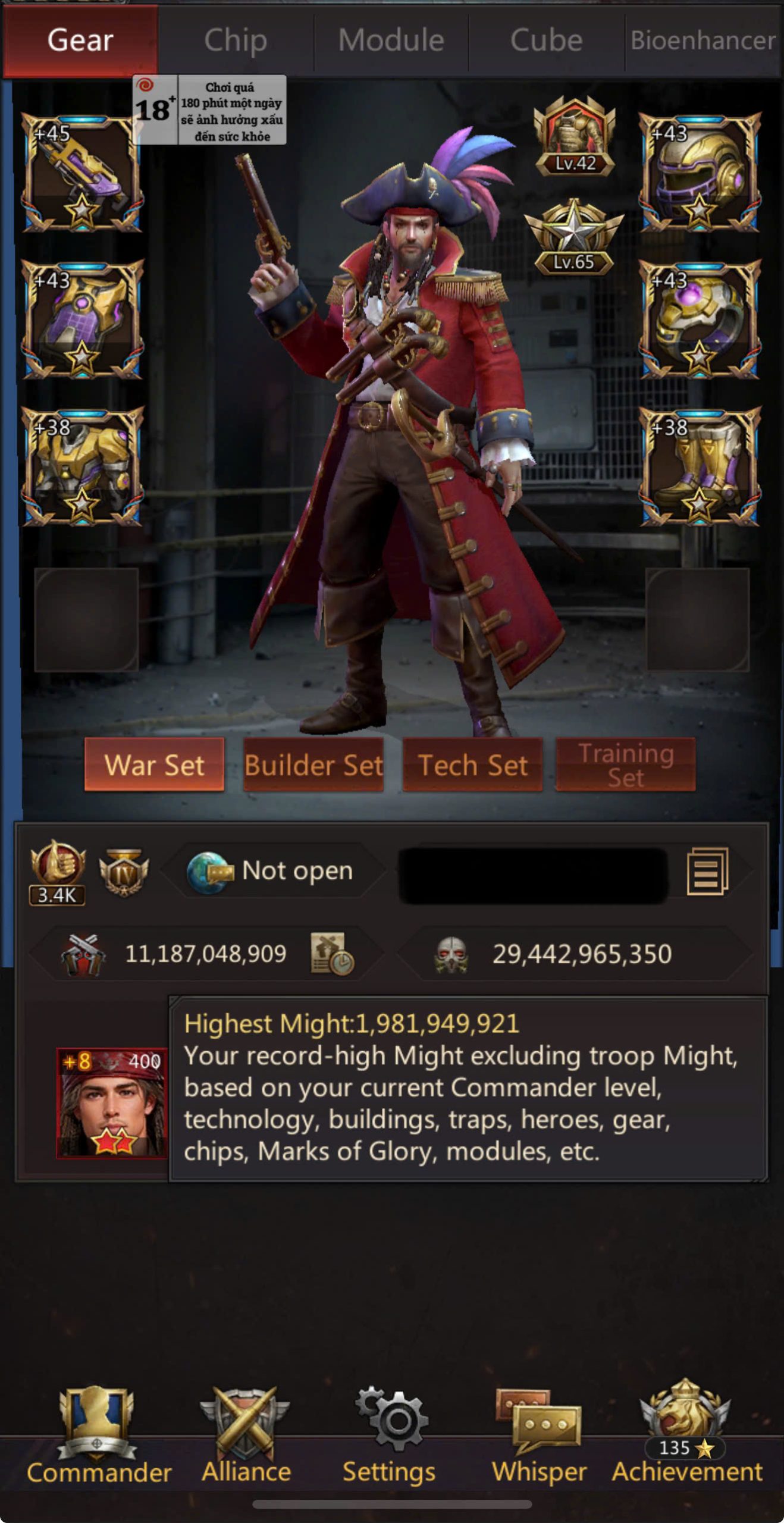Select the Cube tab
Image resolution: width=784 pixels, height=1523 pixels.
pyautogui.click(x=546, y=40)
